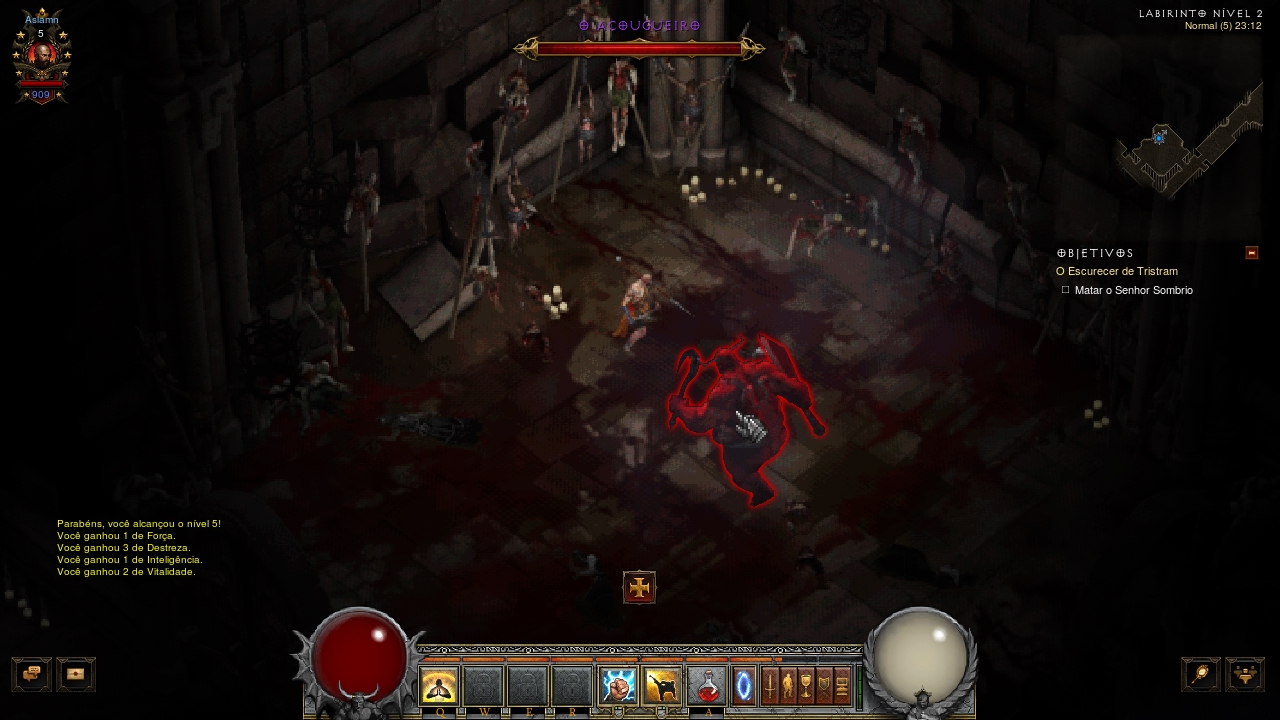Screen dimensions: 1280x720
Task: Open the blue town portal
Action: (x=744, y=687)
